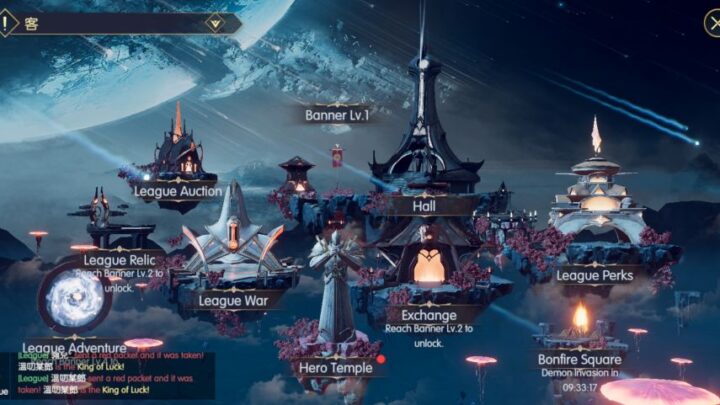Select the Banner Lv.1 label
Image resolution: width=720 pixels, height=405 pixels.
pyautogui.click(x=337, y=114)
